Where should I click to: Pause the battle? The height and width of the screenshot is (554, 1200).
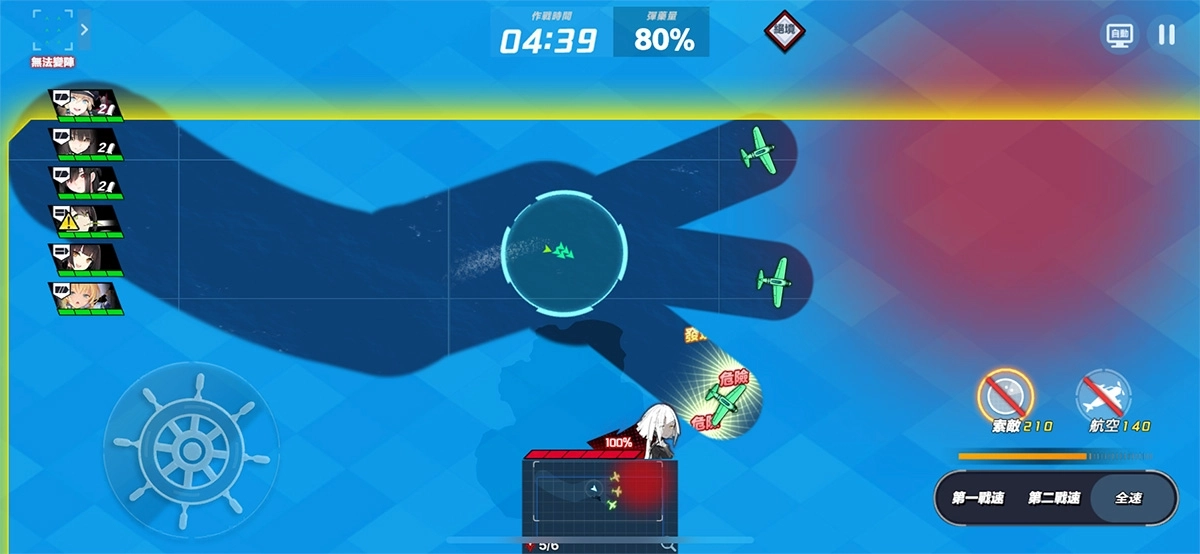(1165, 35)
